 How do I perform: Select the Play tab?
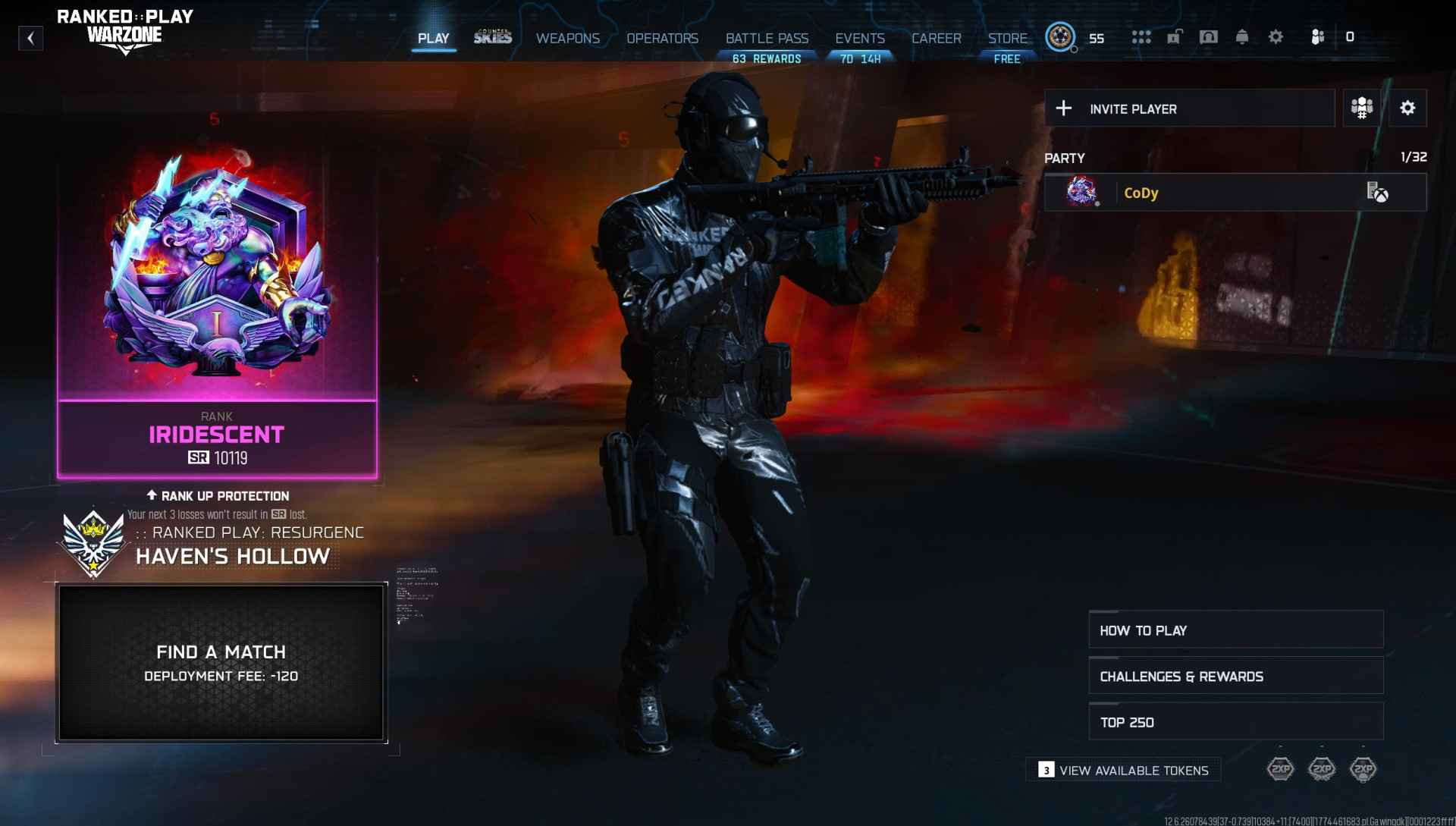pos(435,38)
